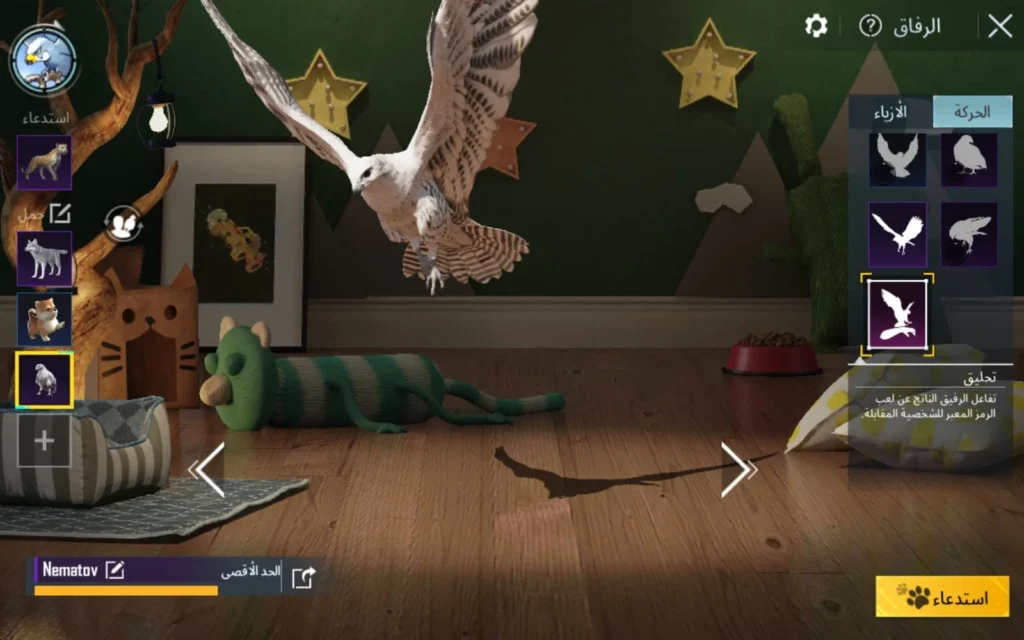Show the next companion with right arrow

[x=736, y=469]
